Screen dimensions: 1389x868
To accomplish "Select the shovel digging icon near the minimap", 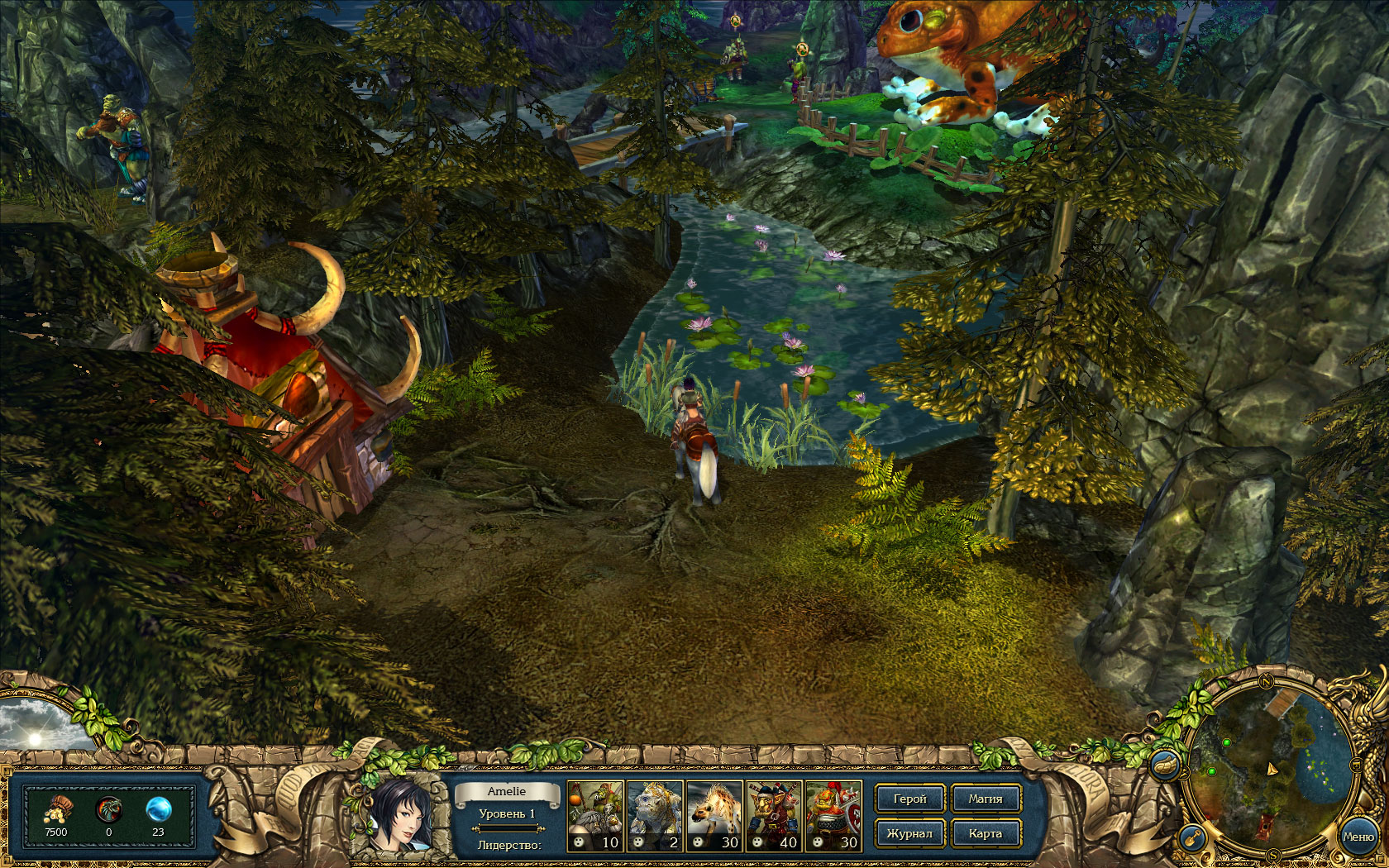I will [x=1192, y=837].
